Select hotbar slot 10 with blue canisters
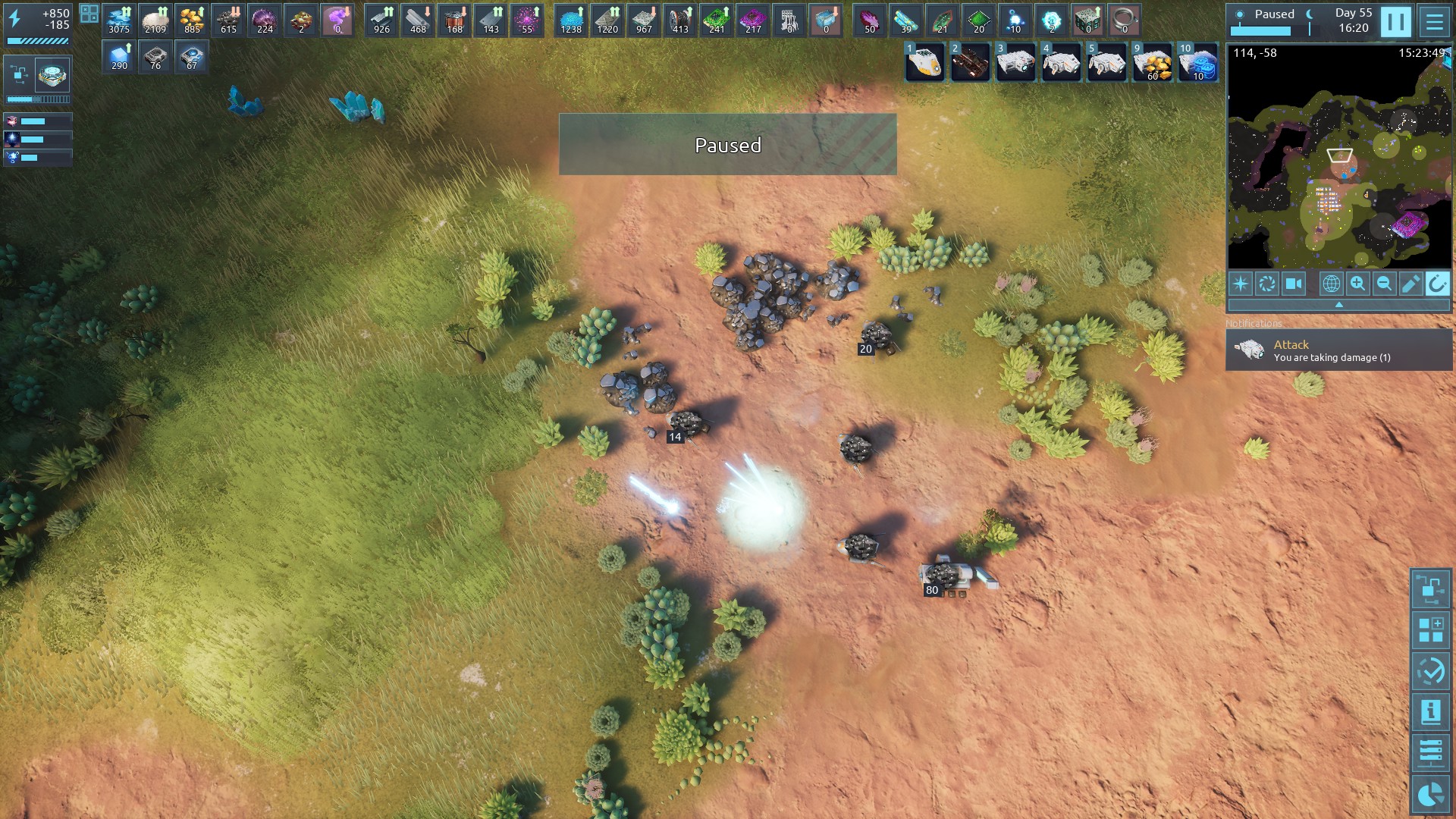 (x=1198, y=62)
